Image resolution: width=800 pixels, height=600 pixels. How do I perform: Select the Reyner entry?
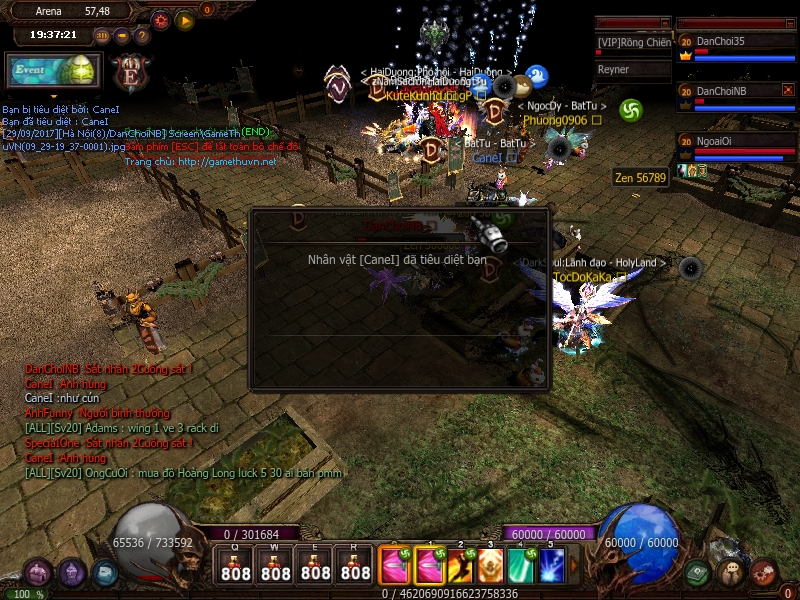click(x=634, y=70)
